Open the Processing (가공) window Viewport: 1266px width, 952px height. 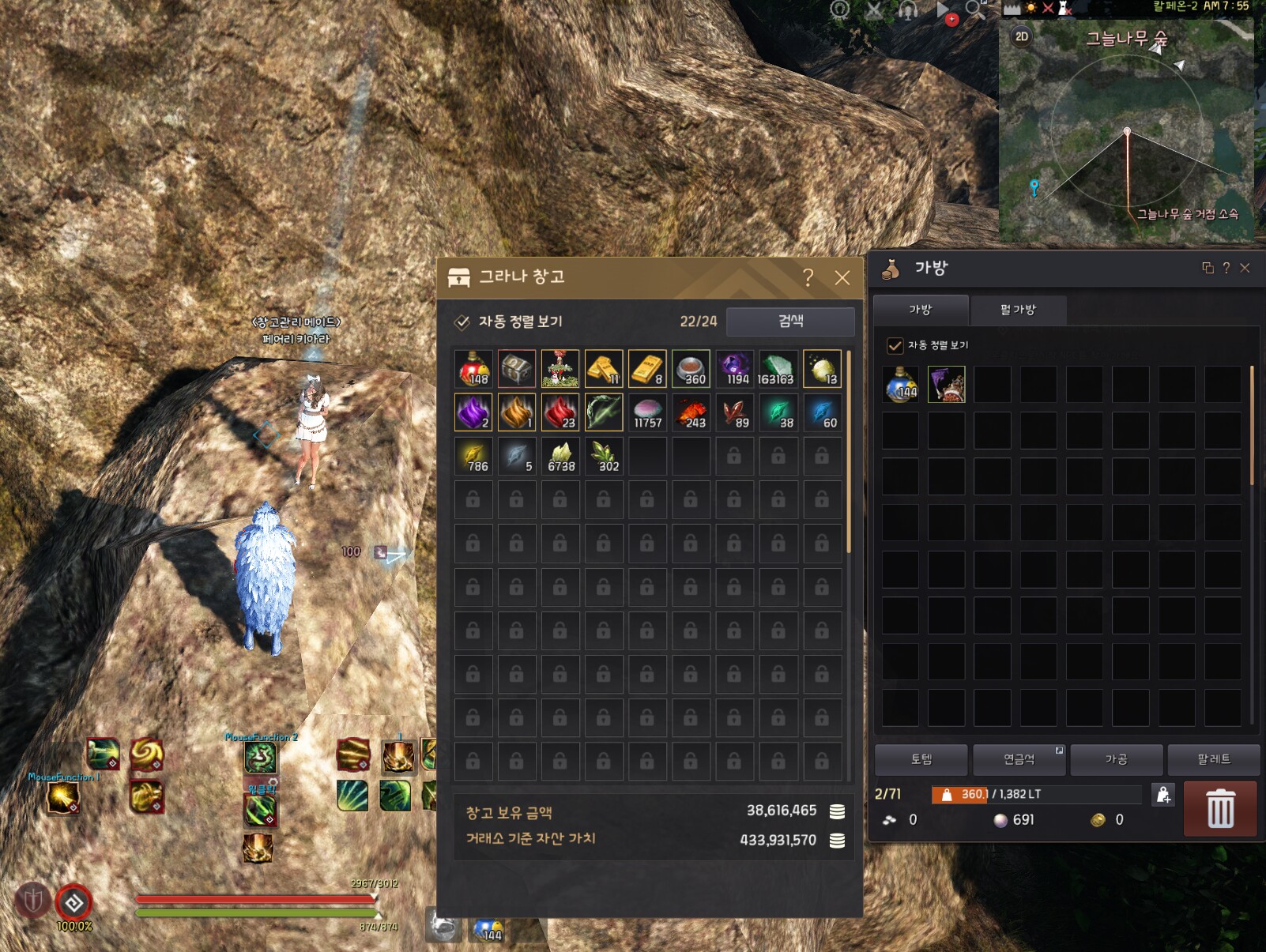tap(1117, 759)
